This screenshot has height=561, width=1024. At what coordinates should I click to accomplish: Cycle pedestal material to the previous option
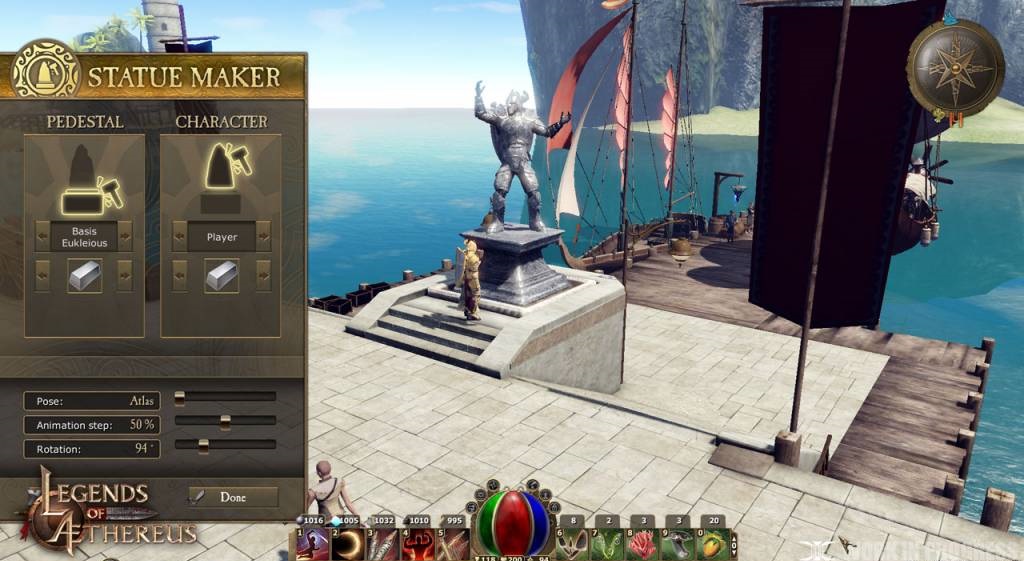(42, 275)
